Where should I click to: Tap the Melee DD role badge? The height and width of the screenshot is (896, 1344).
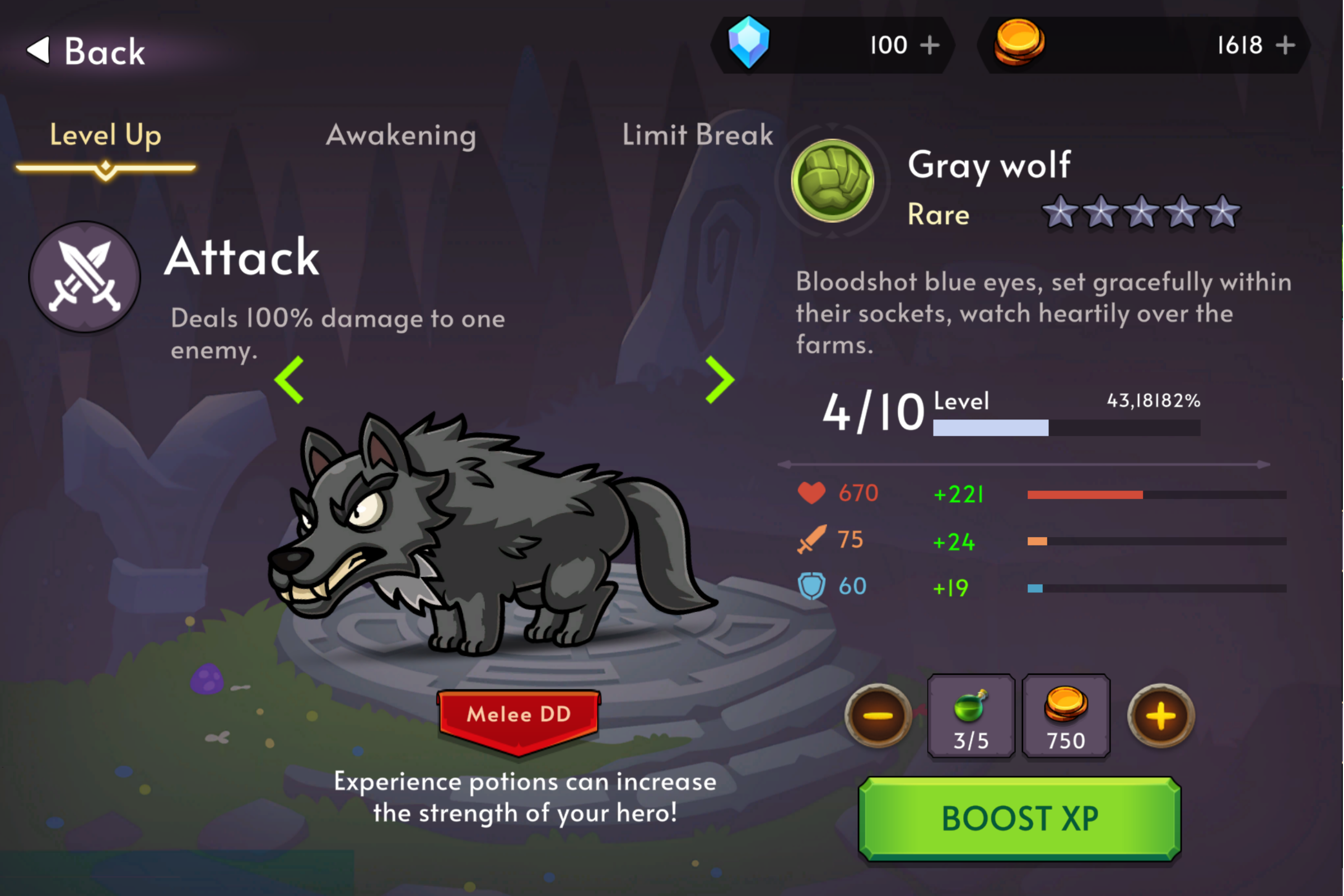point(519,717)
